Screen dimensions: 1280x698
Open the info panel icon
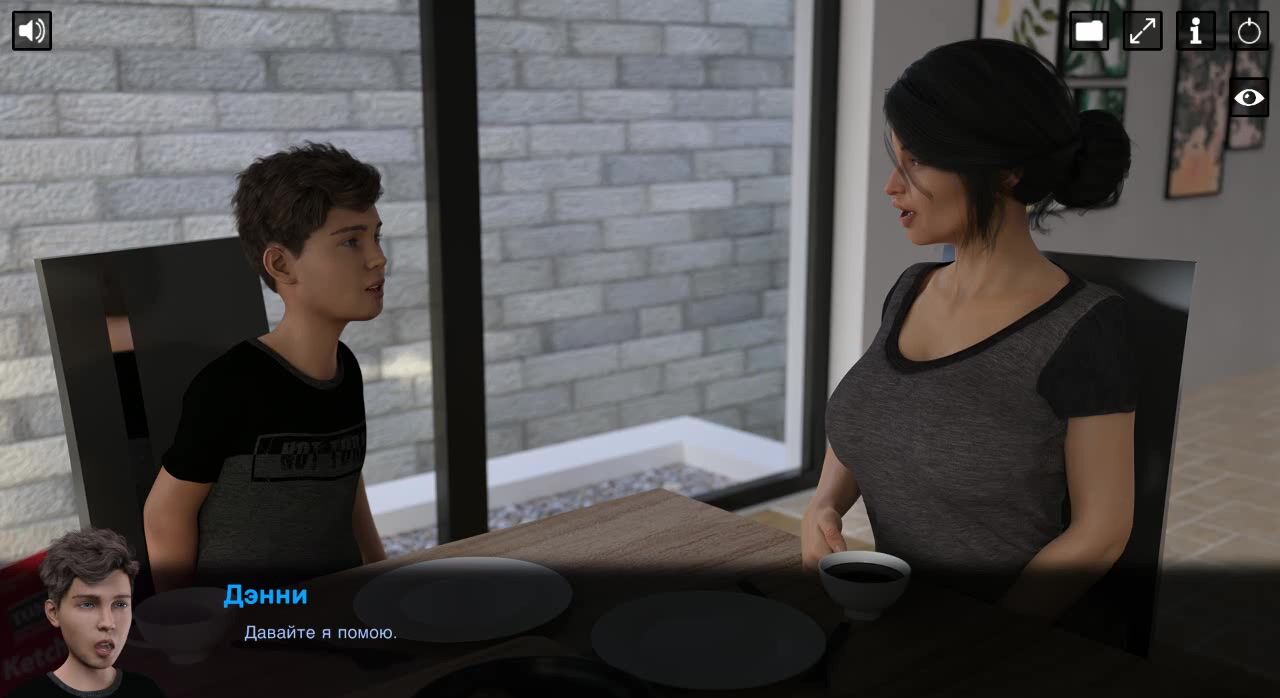(x=1195, y=31)
